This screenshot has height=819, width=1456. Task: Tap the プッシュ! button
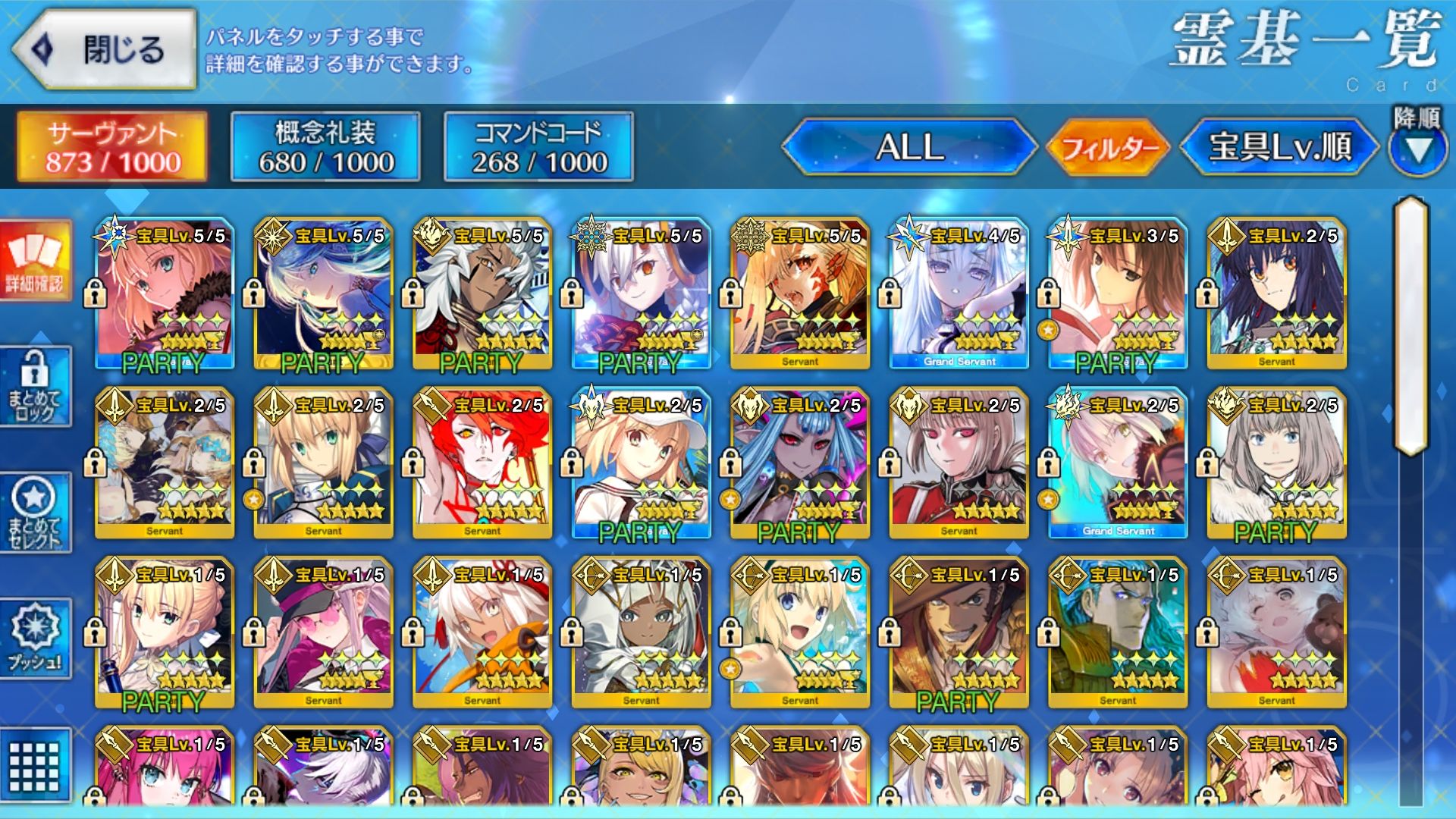[x=35, y=639]
